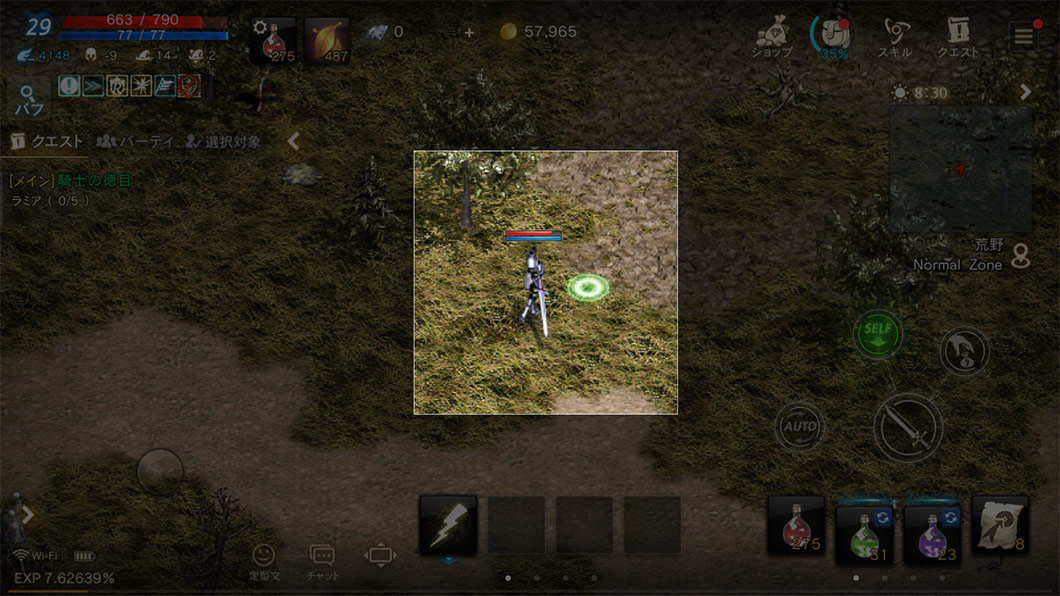Open the チャット chat window
The height and width of the screenshot is (596, 1060).
click(322, 560)
